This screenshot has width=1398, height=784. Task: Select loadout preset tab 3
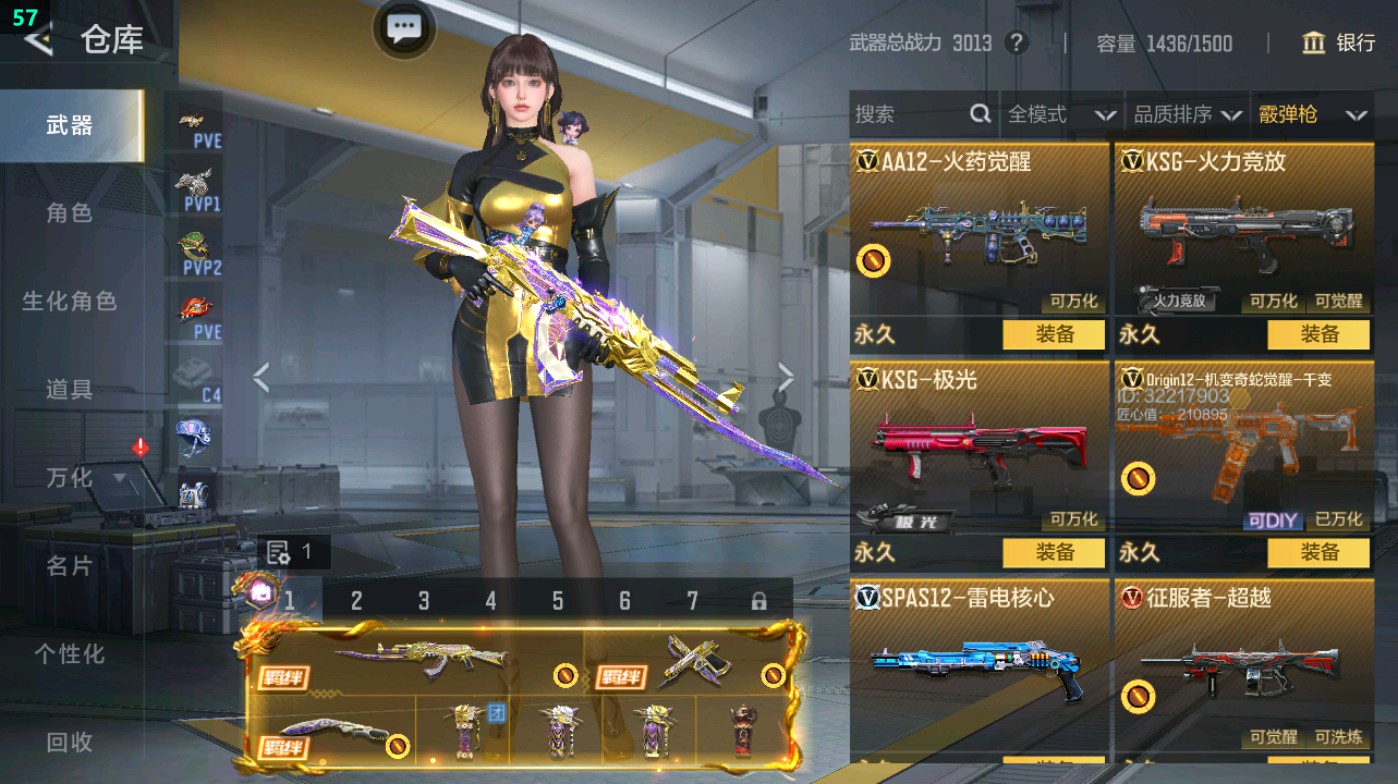[423, 598]
